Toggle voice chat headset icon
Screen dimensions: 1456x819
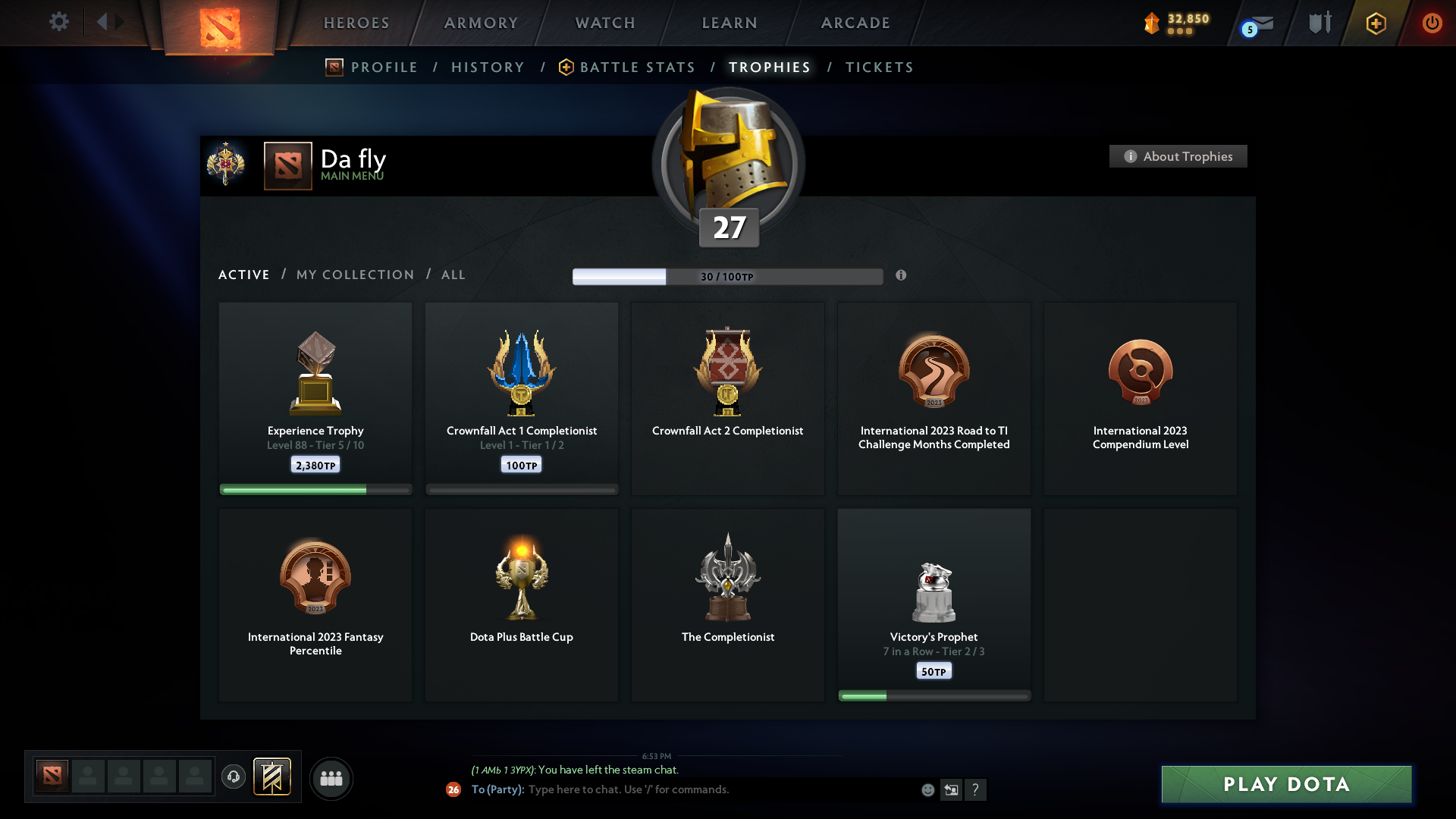pos(234,777)
